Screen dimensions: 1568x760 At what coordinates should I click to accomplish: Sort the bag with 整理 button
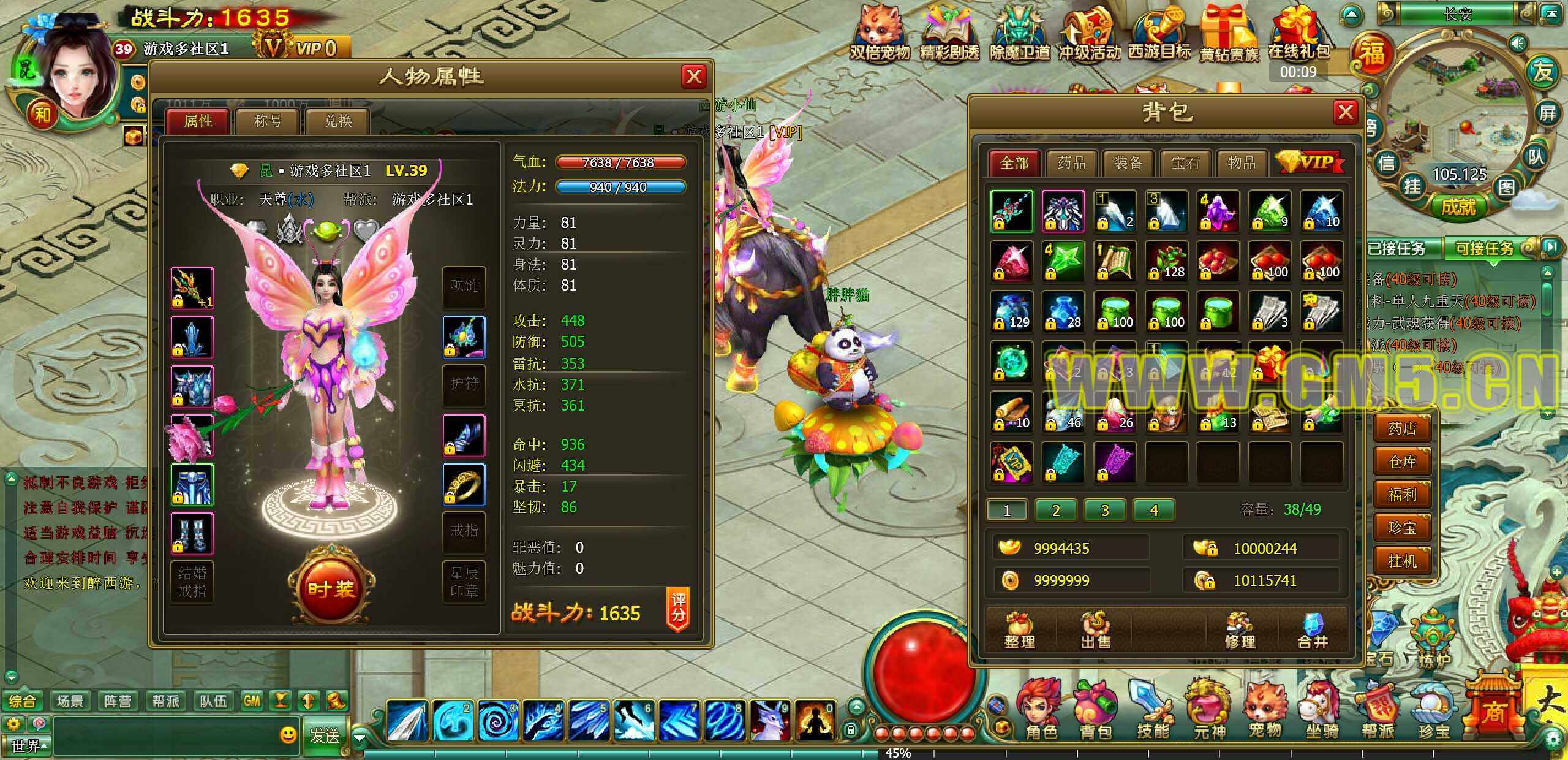[1019, 631]
